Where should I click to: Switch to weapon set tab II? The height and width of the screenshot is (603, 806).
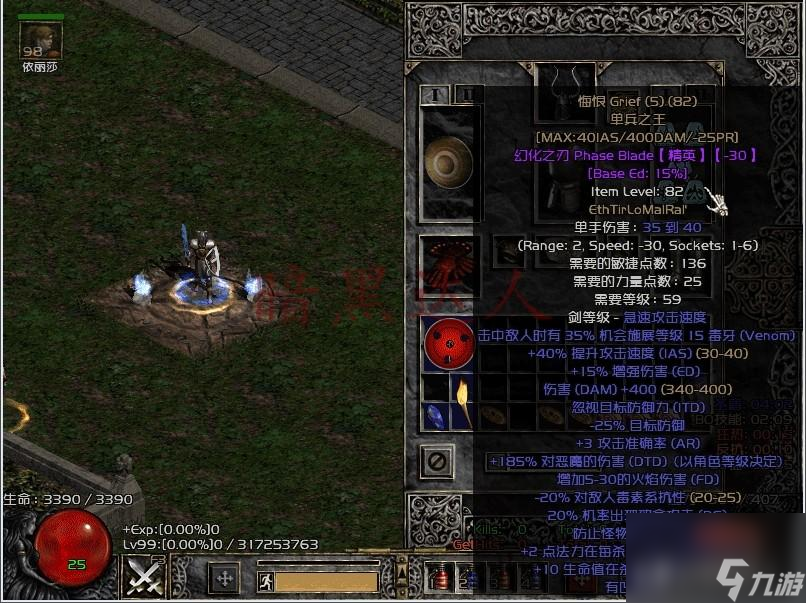[466, 94]
